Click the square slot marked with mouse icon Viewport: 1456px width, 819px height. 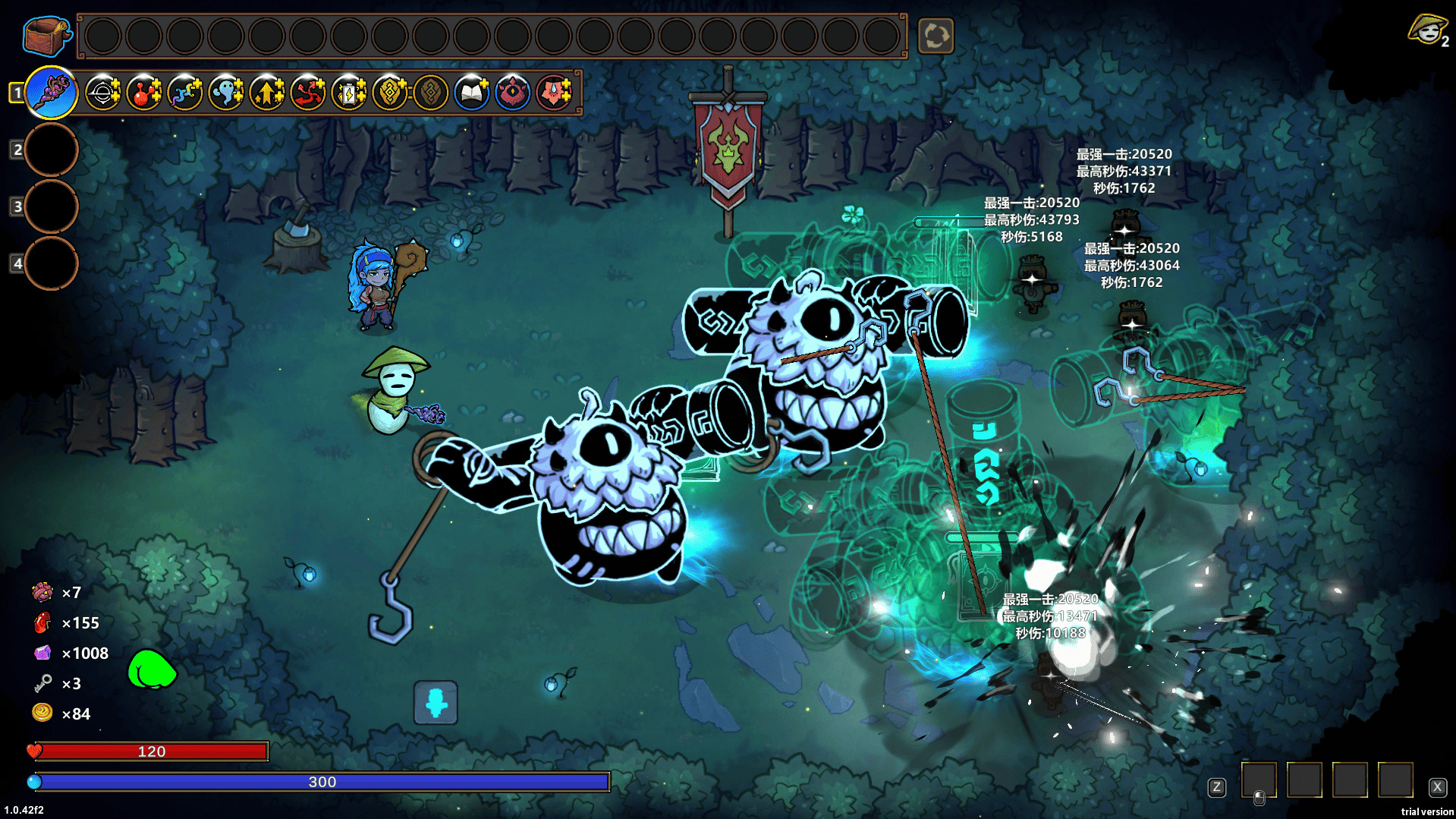click(1259, 780)
